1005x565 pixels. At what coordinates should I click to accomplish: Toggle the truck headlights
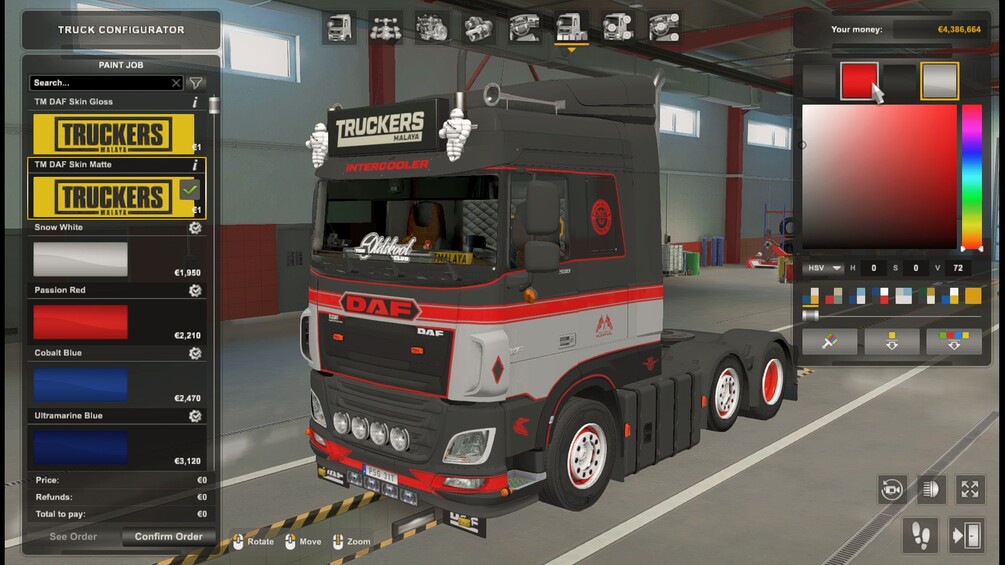931,489
